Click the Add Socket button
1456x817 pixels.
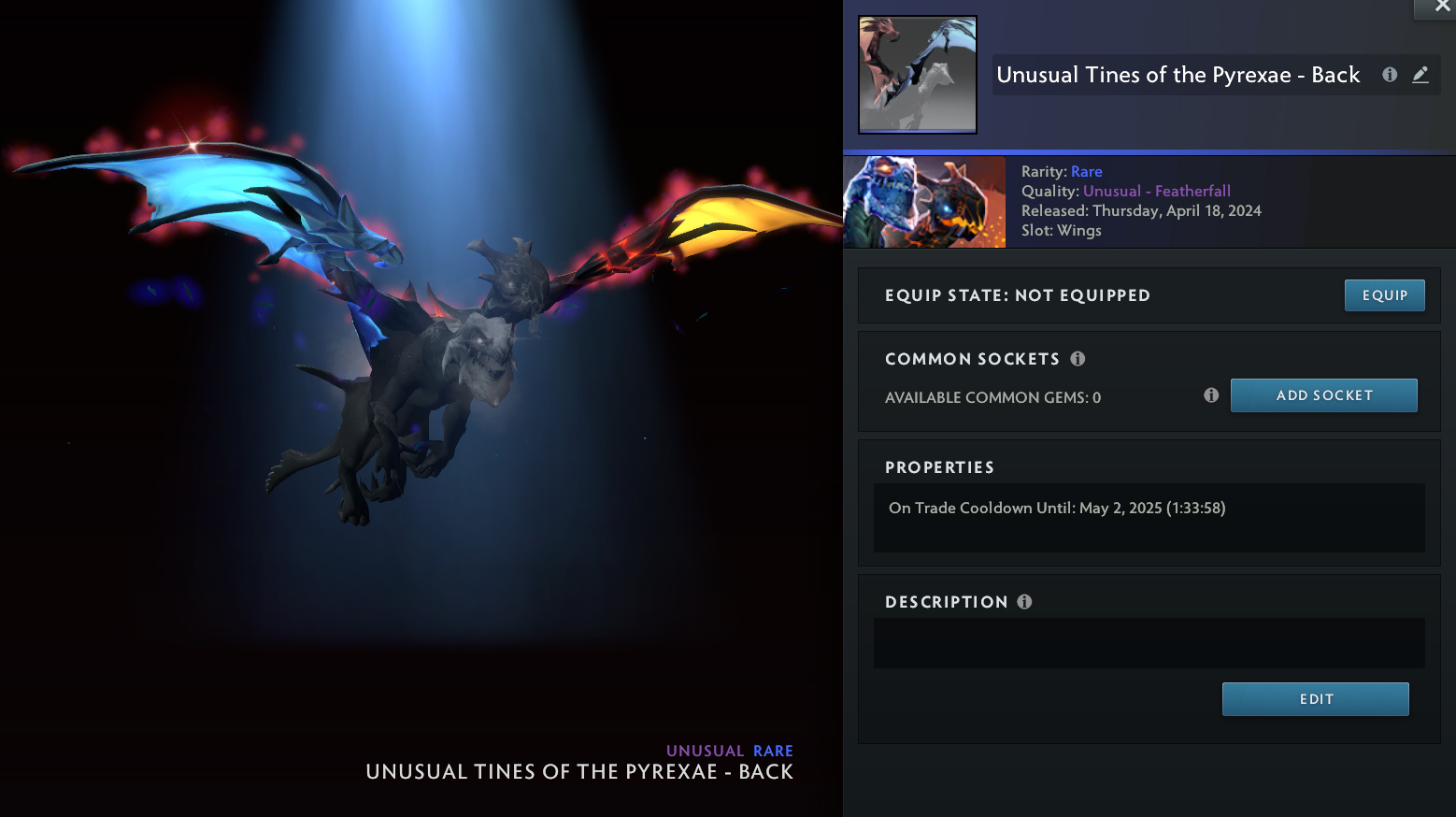pyautogui.click(x=1323, y=395)
